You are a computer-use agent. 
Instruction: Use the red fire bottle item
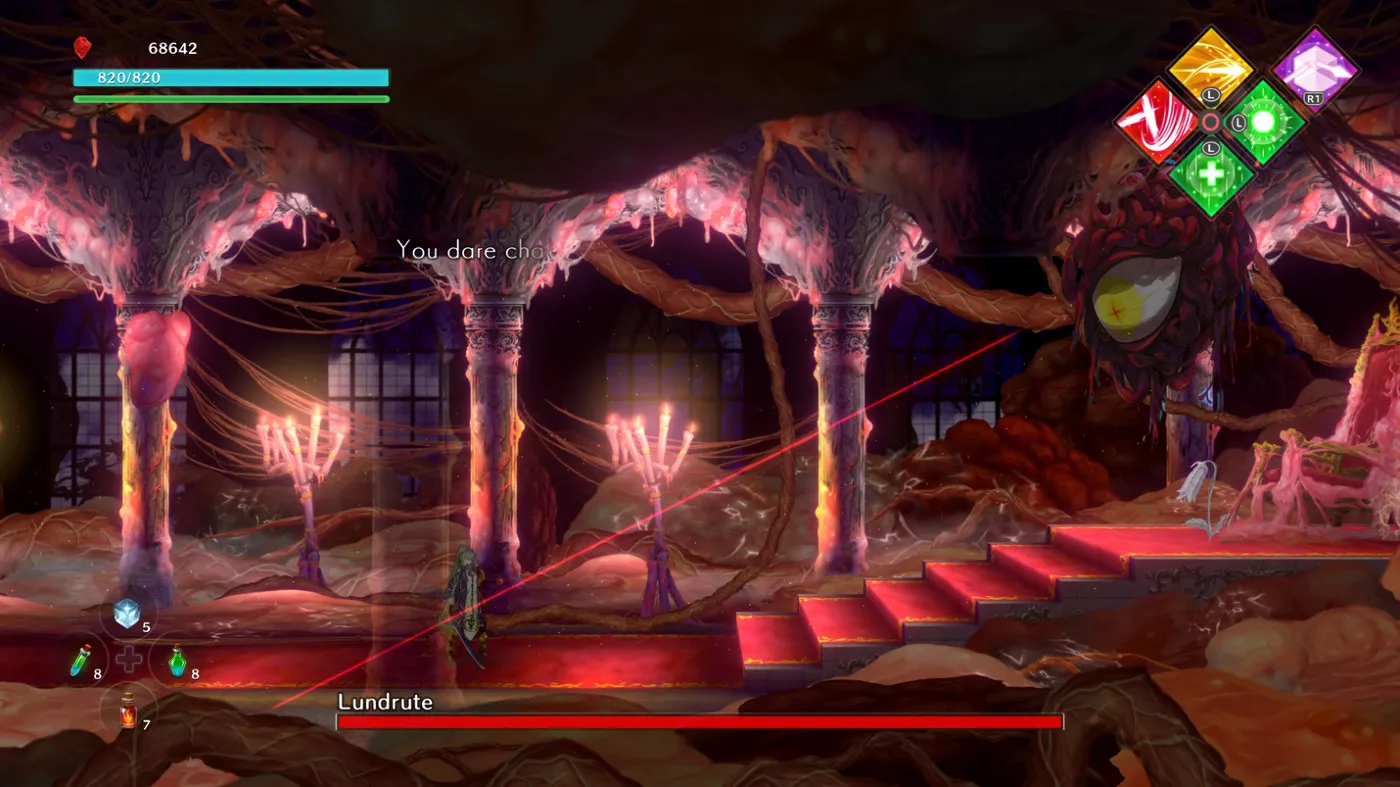point(128,711)
